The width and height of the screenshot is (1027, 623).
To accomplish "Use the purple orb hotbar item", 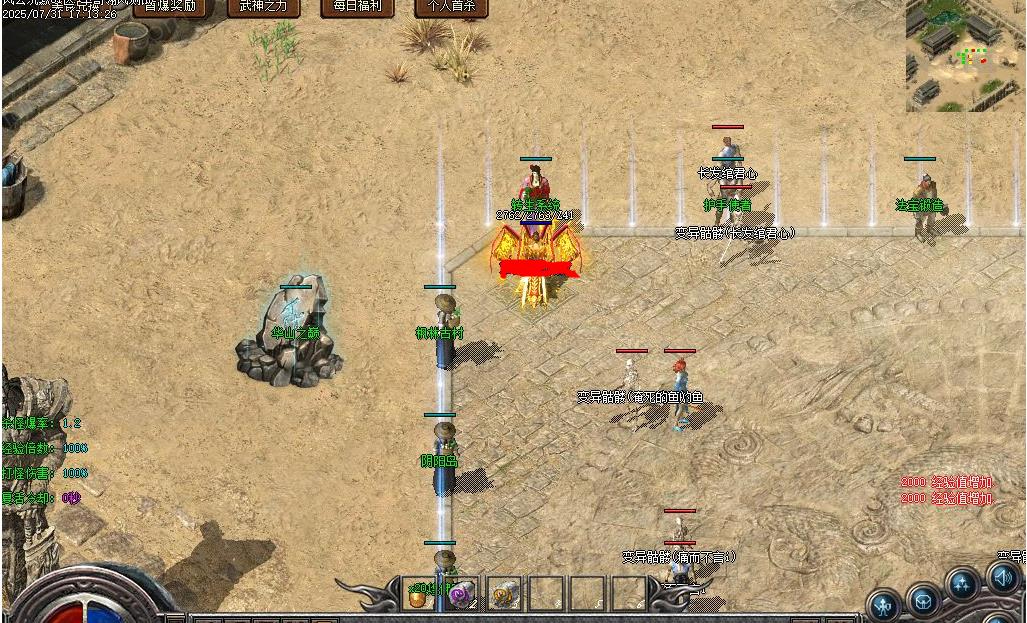I will [461, 594].
